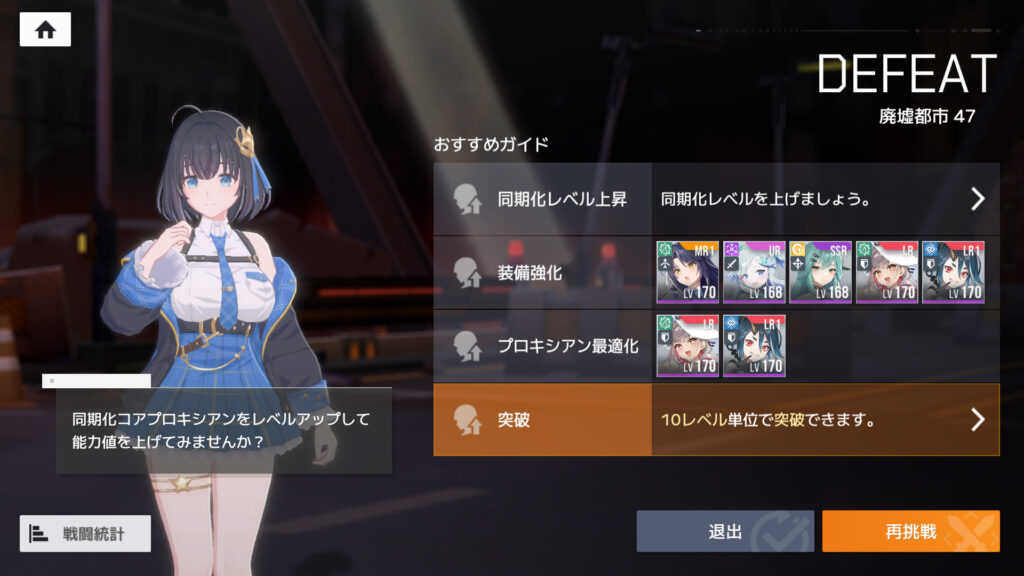Select the LR hat girl in 装備強化 row

pos(886,272)
